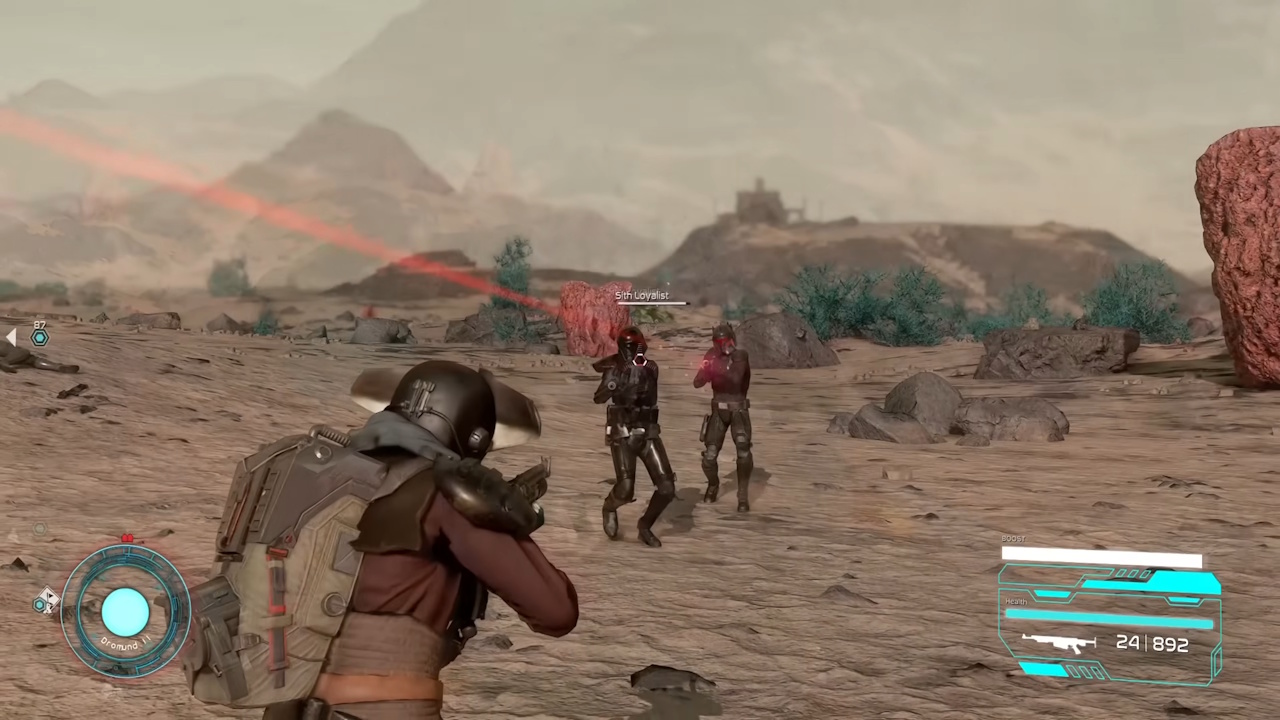
Task: Select the faded hexagon marker above the minimap
Action: pyautogui.click(x=40, y=527)
